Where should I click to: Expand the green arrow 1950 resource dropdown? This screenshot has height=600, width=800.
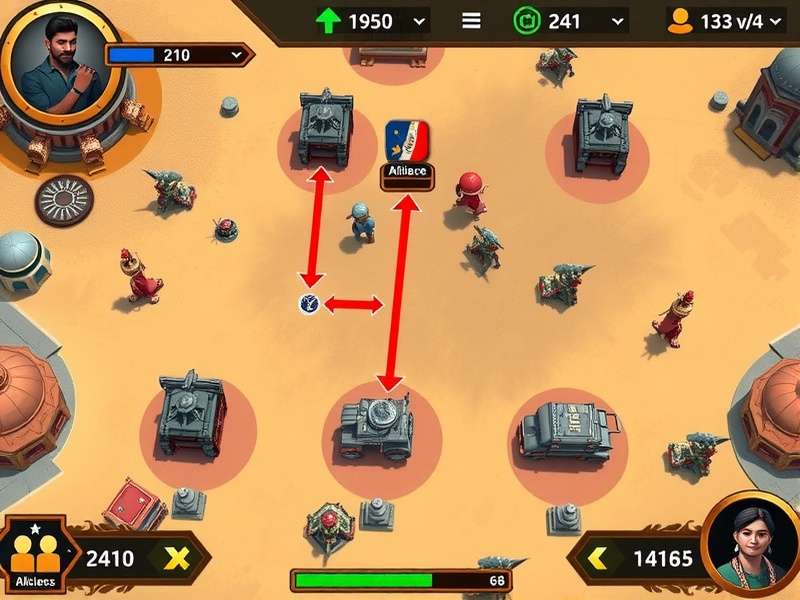click(x=419, y=20)
